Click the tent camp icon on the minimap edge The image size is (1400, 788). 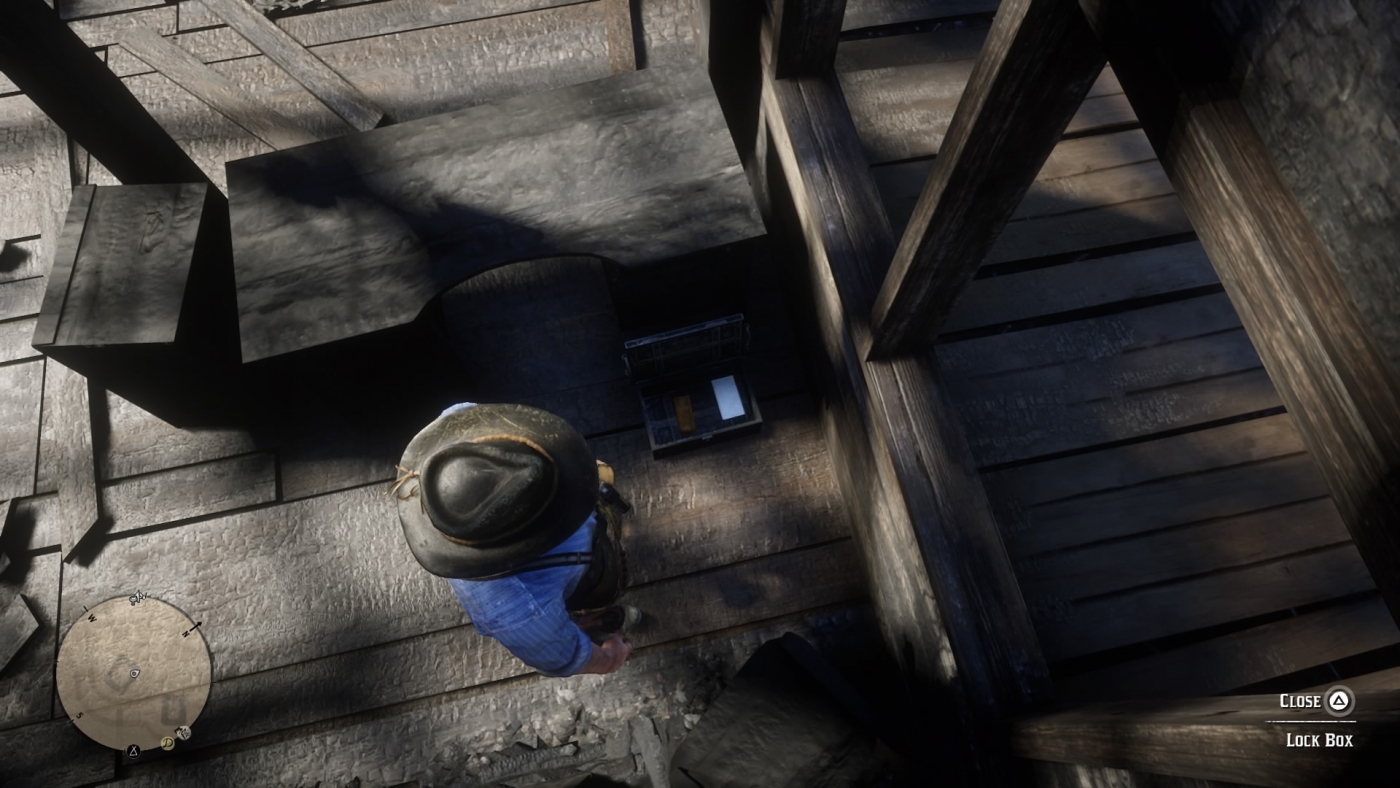[x=134, y=750]
